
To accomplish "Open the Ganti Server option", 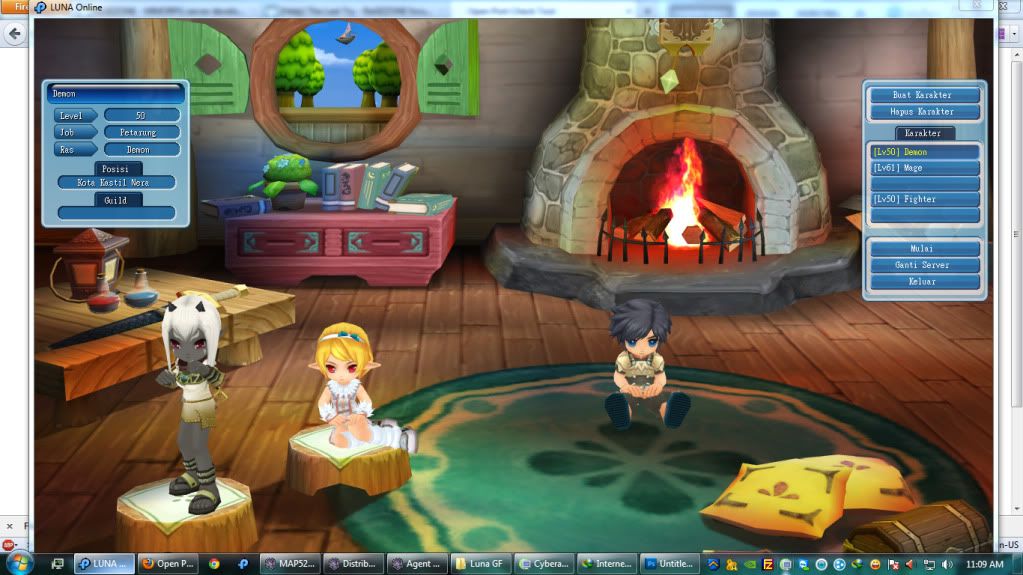I will [923, 265].
